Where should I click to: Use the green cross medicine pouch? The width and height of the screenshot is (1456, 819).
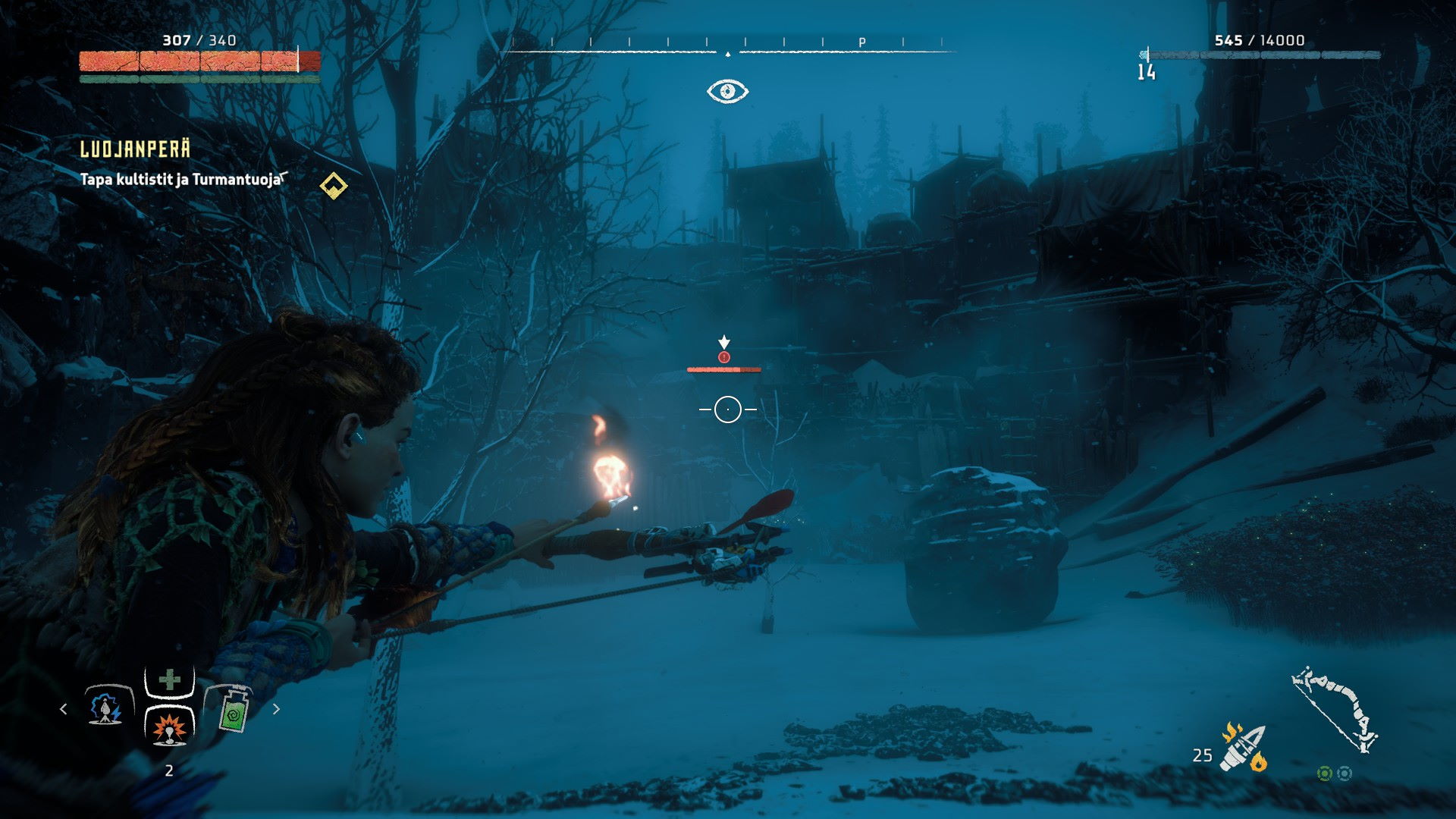(x=169, y=680)
